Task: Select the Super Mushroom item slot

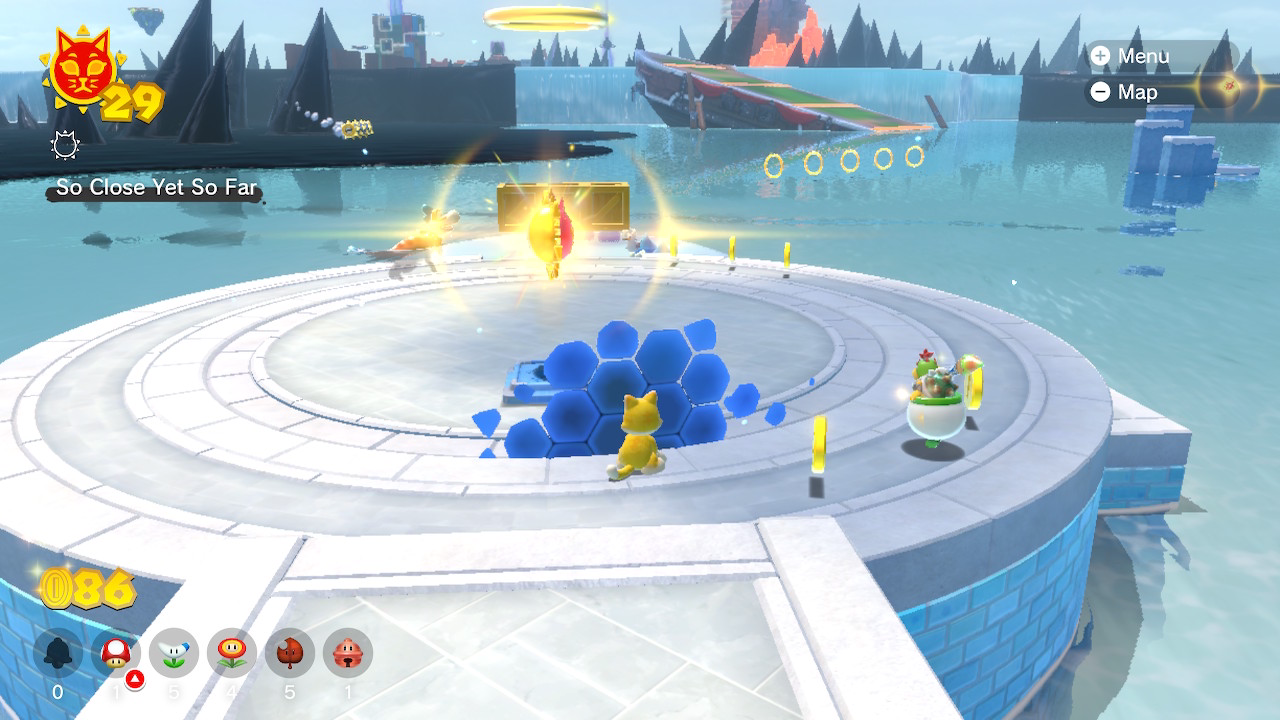Action: click(116, 654)
